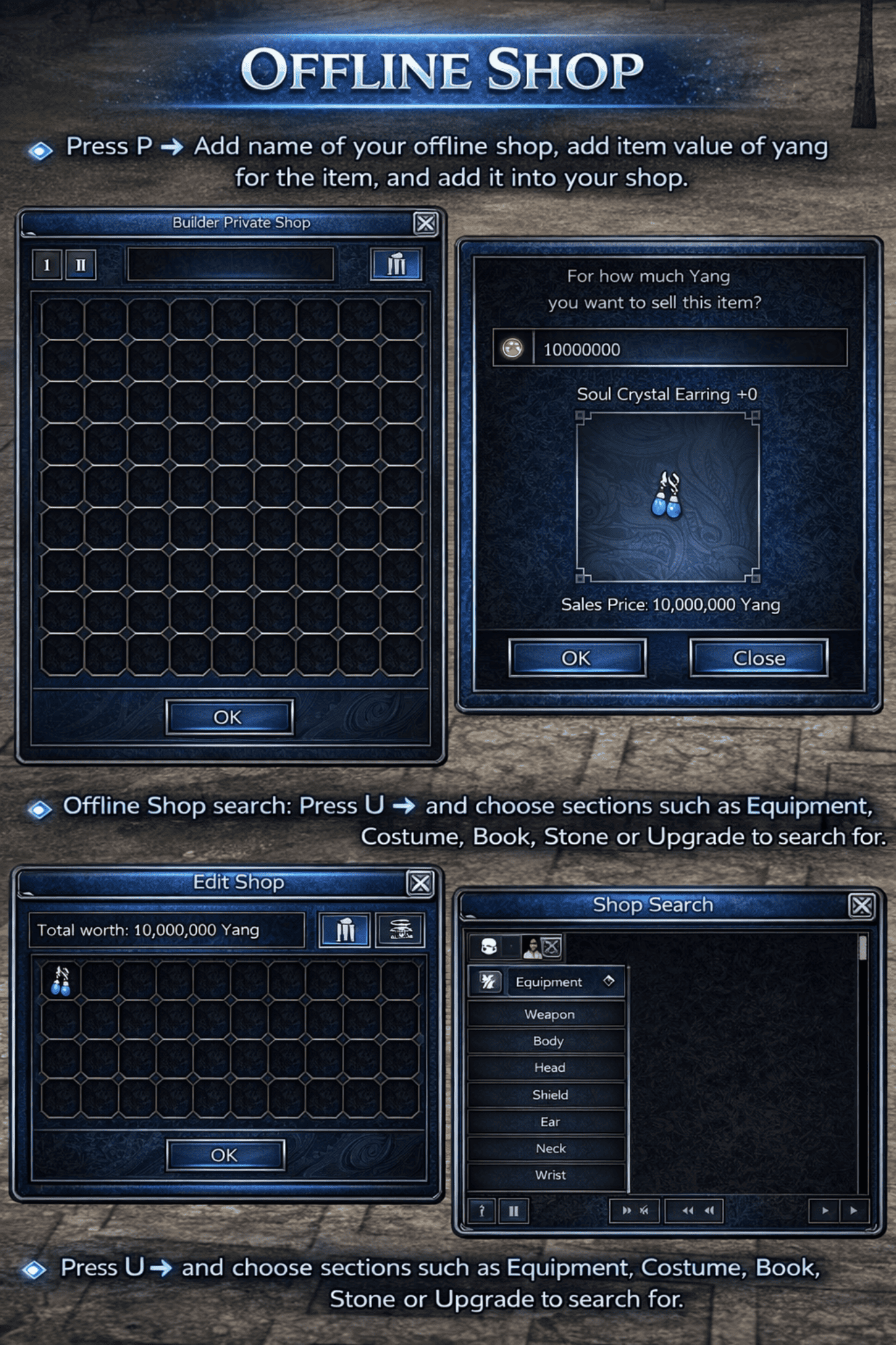896x1345 pixels.
Task: Click the shop decoration icon in Edit Shop
Action: click(401, 929)
